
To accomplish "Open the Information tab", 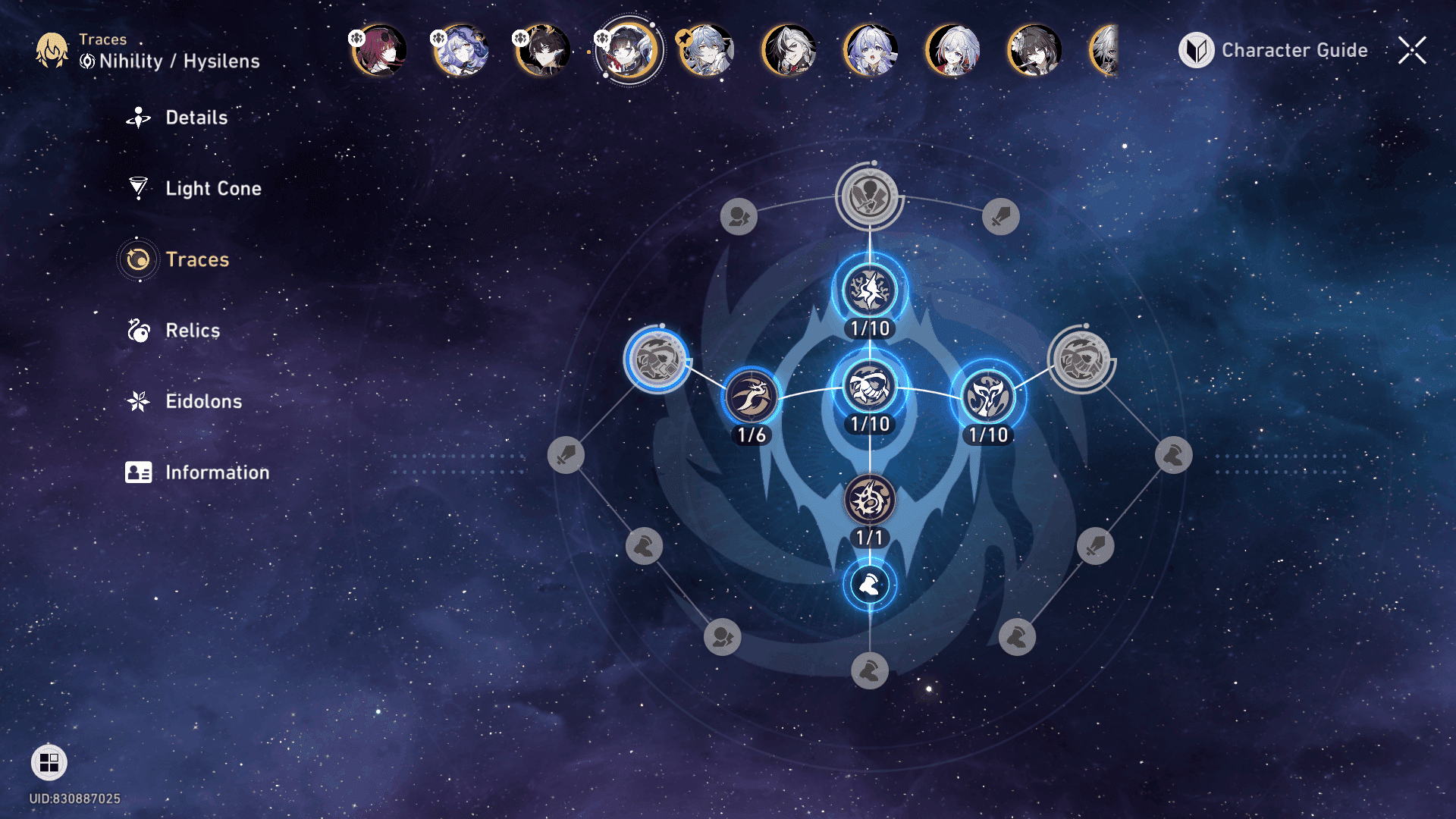I will coord(216,472).
